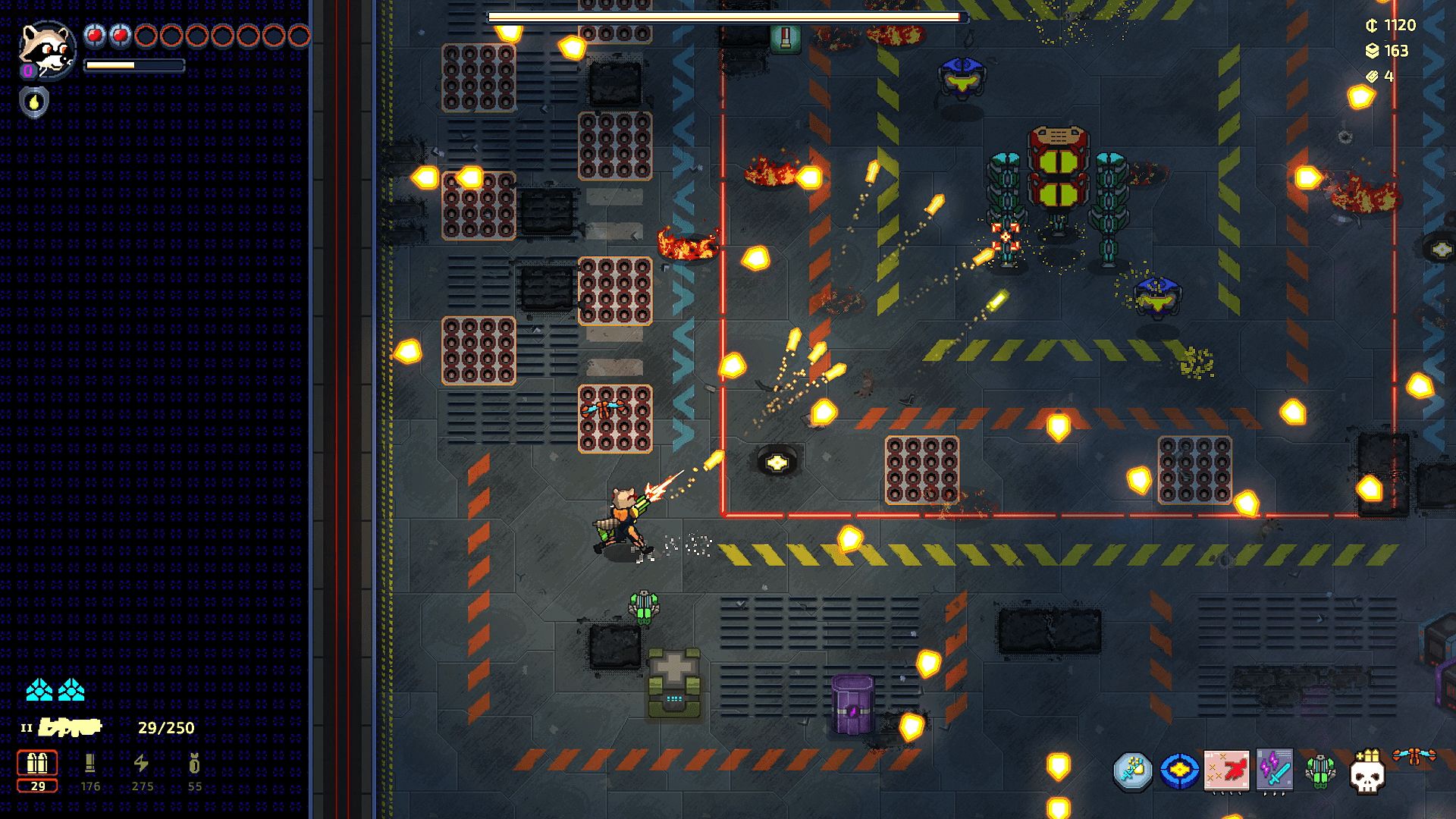Select the flame shield buff icon

pos(34,102)
